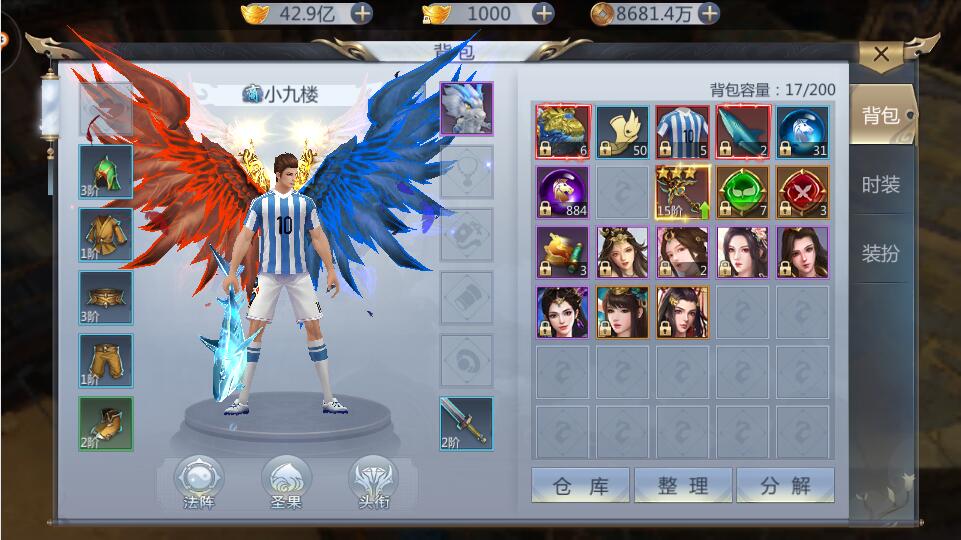
Task: Close the backpack panel
Action: (x=880, y=55)
